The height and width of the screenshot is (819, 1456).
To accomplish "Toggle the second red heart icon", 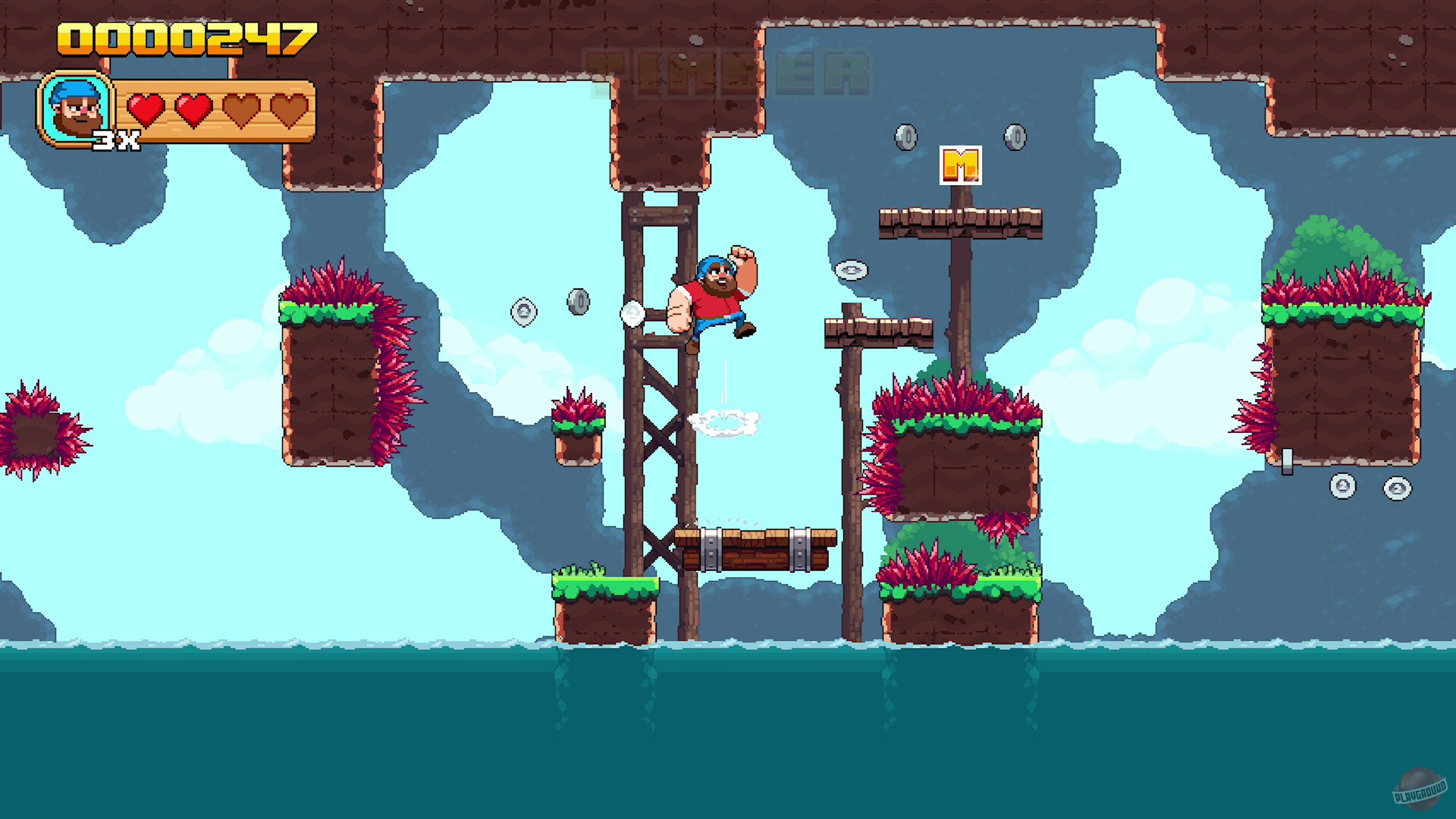I will pyautogui.click(x=193, y=108).
